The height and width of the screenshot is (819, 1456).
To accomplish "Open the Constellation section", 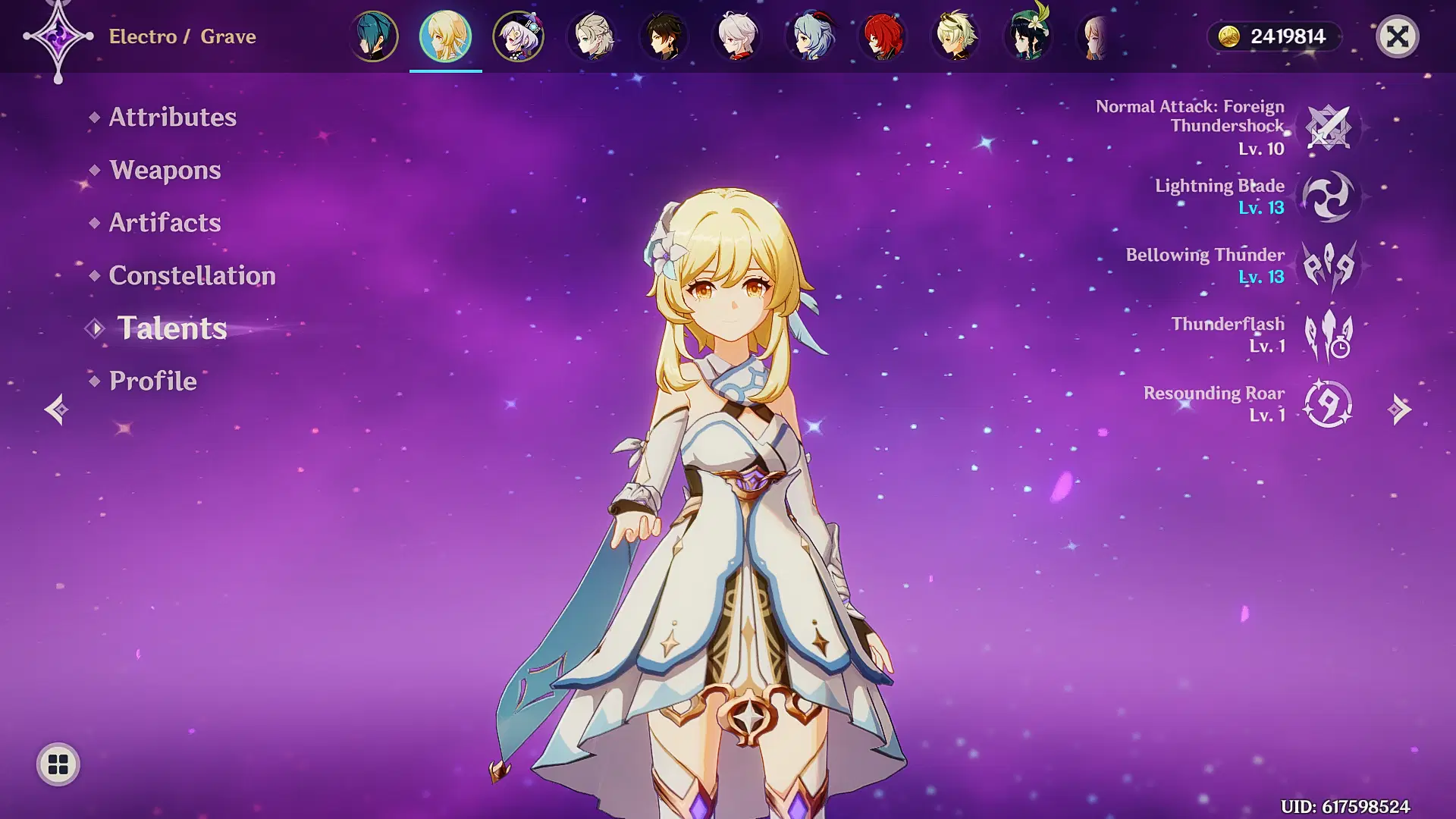I will 192,275.
